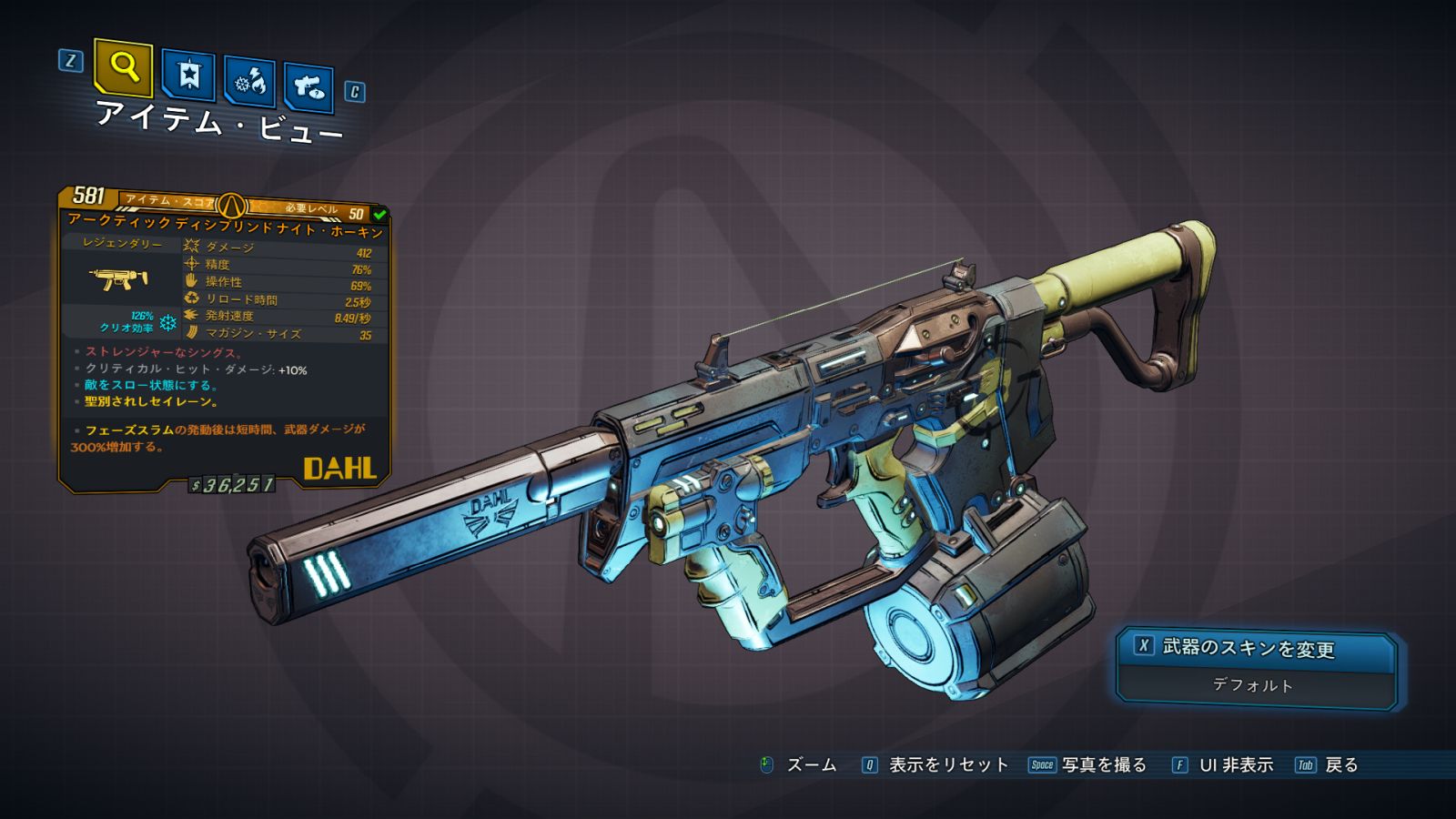Click the 武器のスキンを変更 button
Image resolution: width=1456 pixels, height=819 pixels.
pos(1248,648)
